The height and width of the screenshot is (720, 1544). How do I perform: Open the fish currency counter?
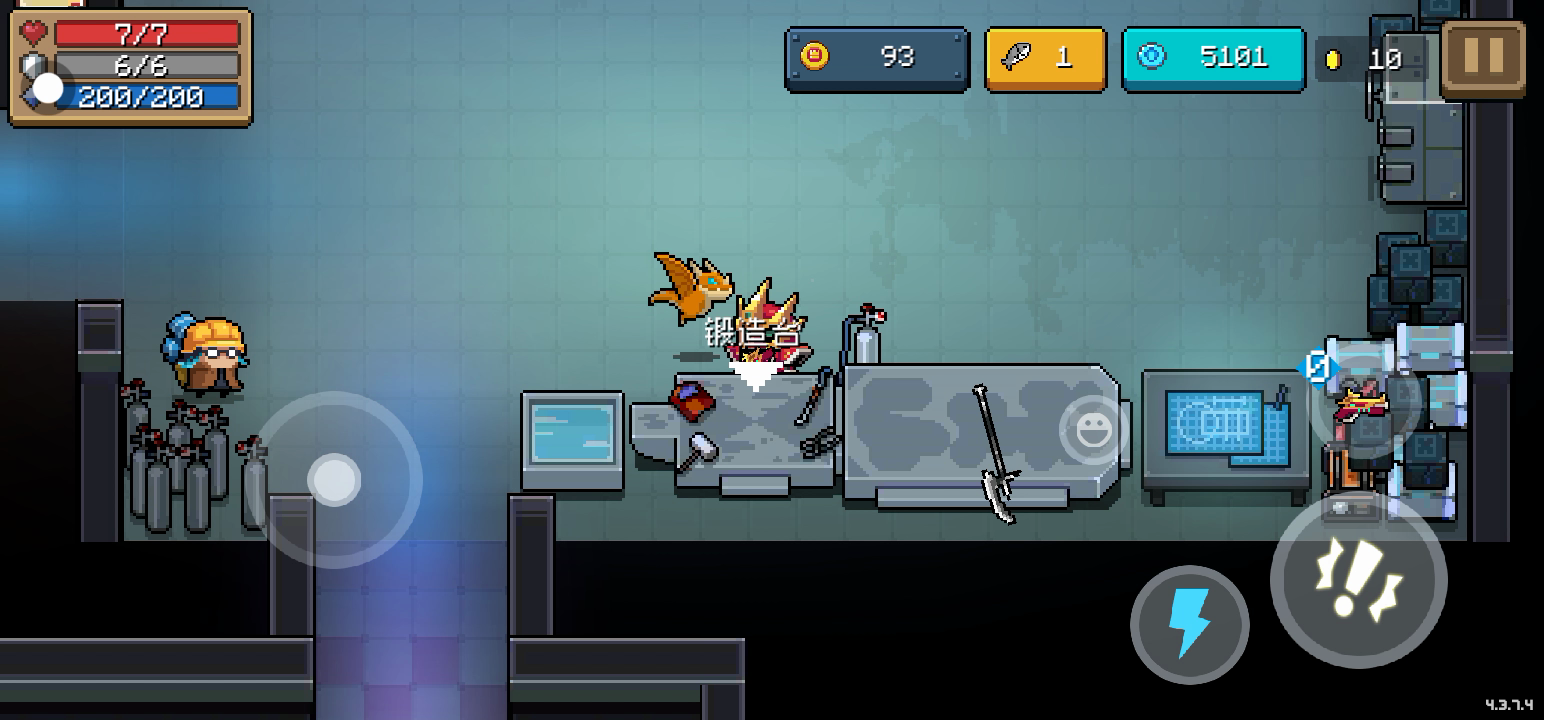(1045, 59)
